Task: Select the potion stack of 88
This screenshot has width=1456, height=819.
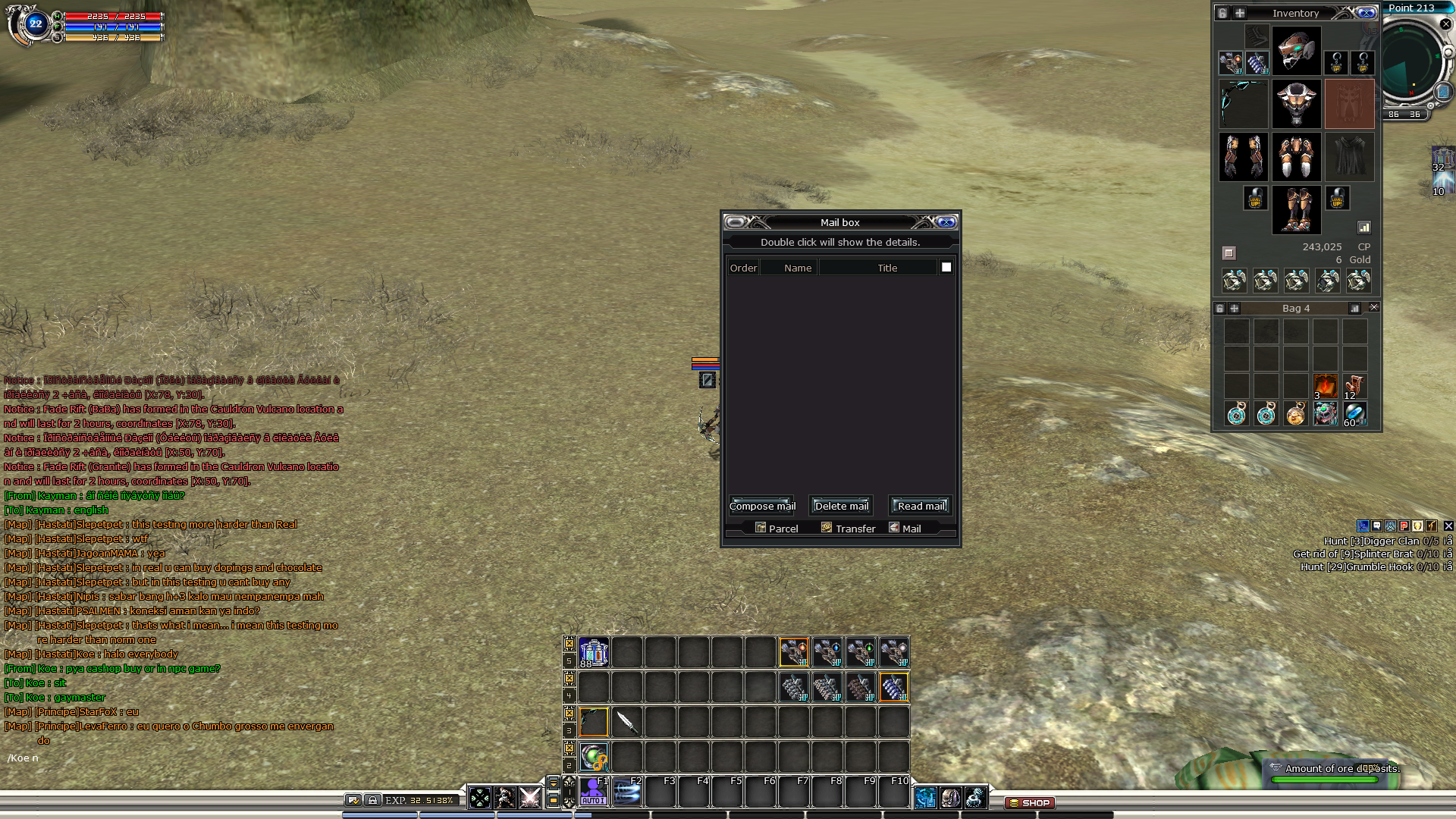Action: click(x=593, y=652)
